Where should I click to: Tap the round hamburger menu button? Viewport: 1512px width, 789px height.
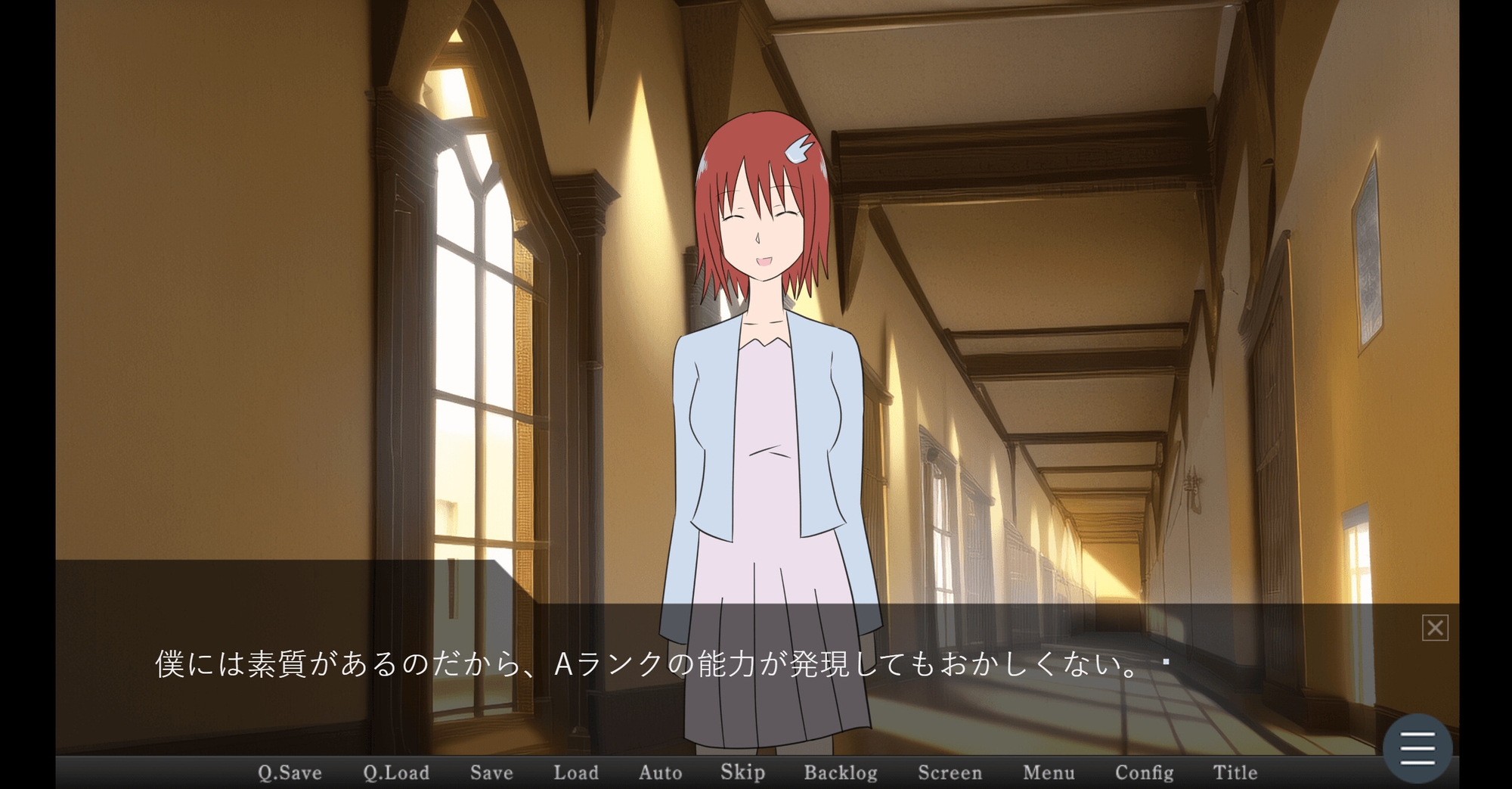(x=1417, y=748)
